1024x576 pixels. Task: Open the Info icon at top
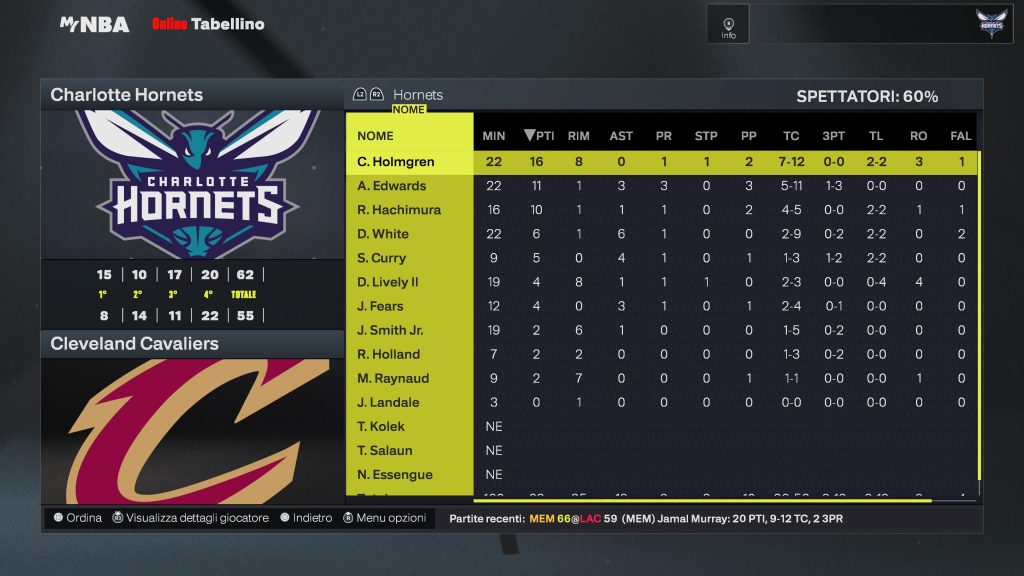tap(728, 24)
